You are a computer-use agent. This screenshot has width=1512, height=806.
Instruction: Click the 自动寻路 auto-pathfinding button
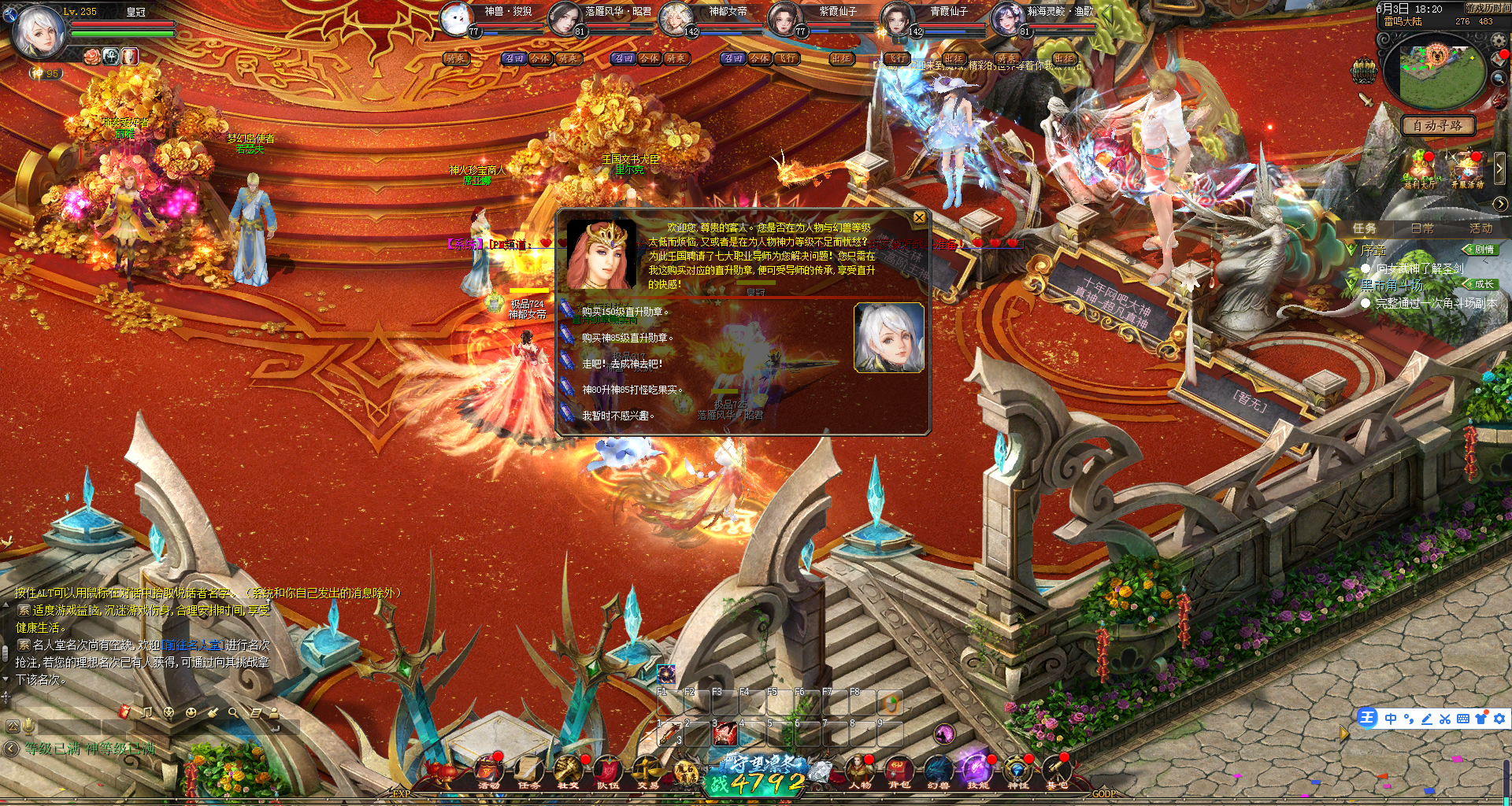pos(1437,126)
